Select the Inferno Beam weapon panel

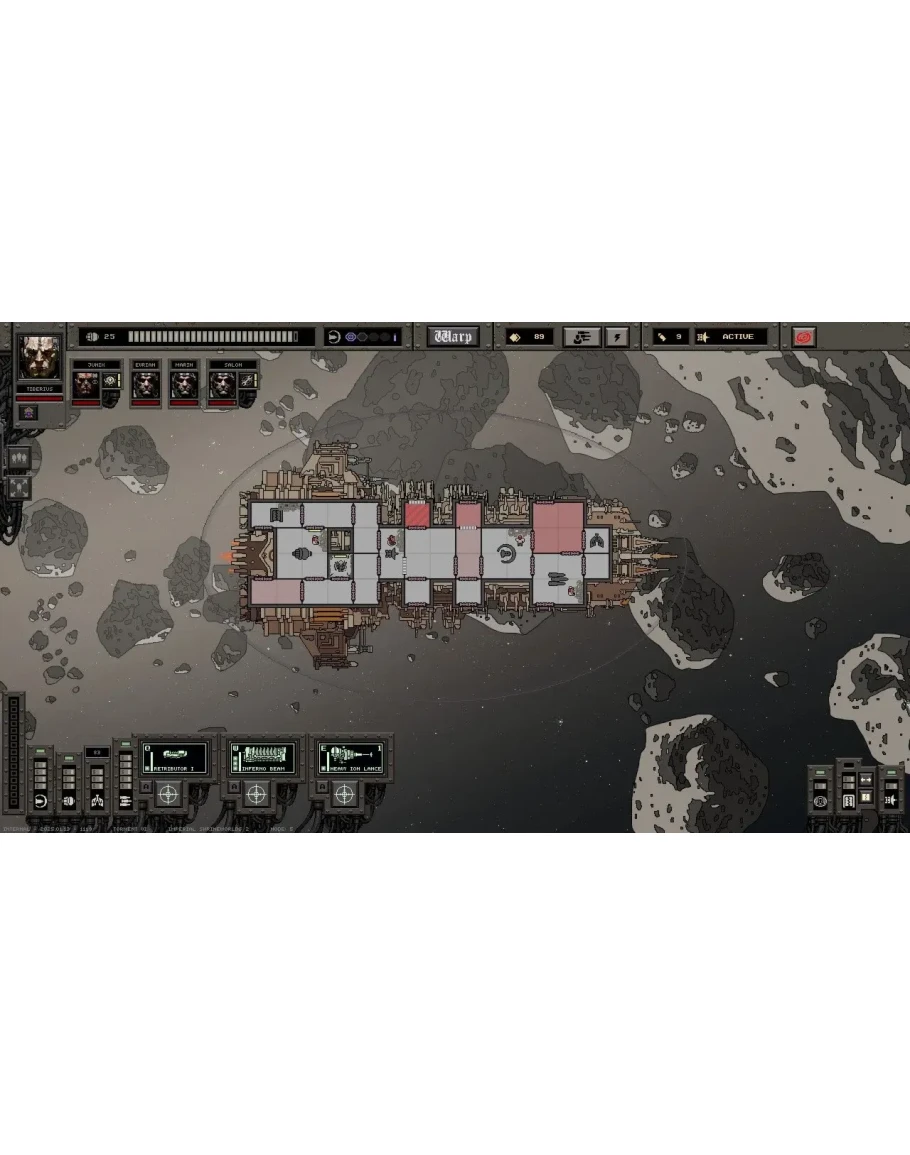coord(262,757)
